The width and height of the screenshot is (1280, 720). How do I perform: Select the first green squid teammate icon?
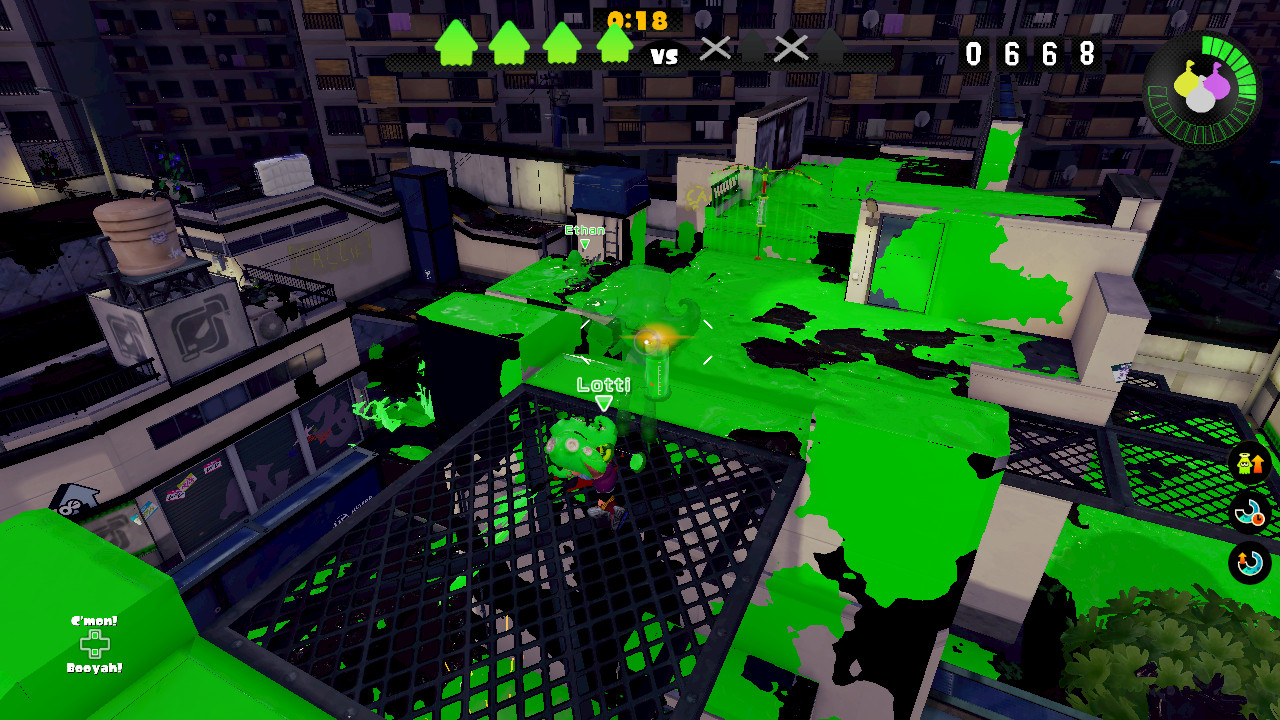click(x=455, y=42)
